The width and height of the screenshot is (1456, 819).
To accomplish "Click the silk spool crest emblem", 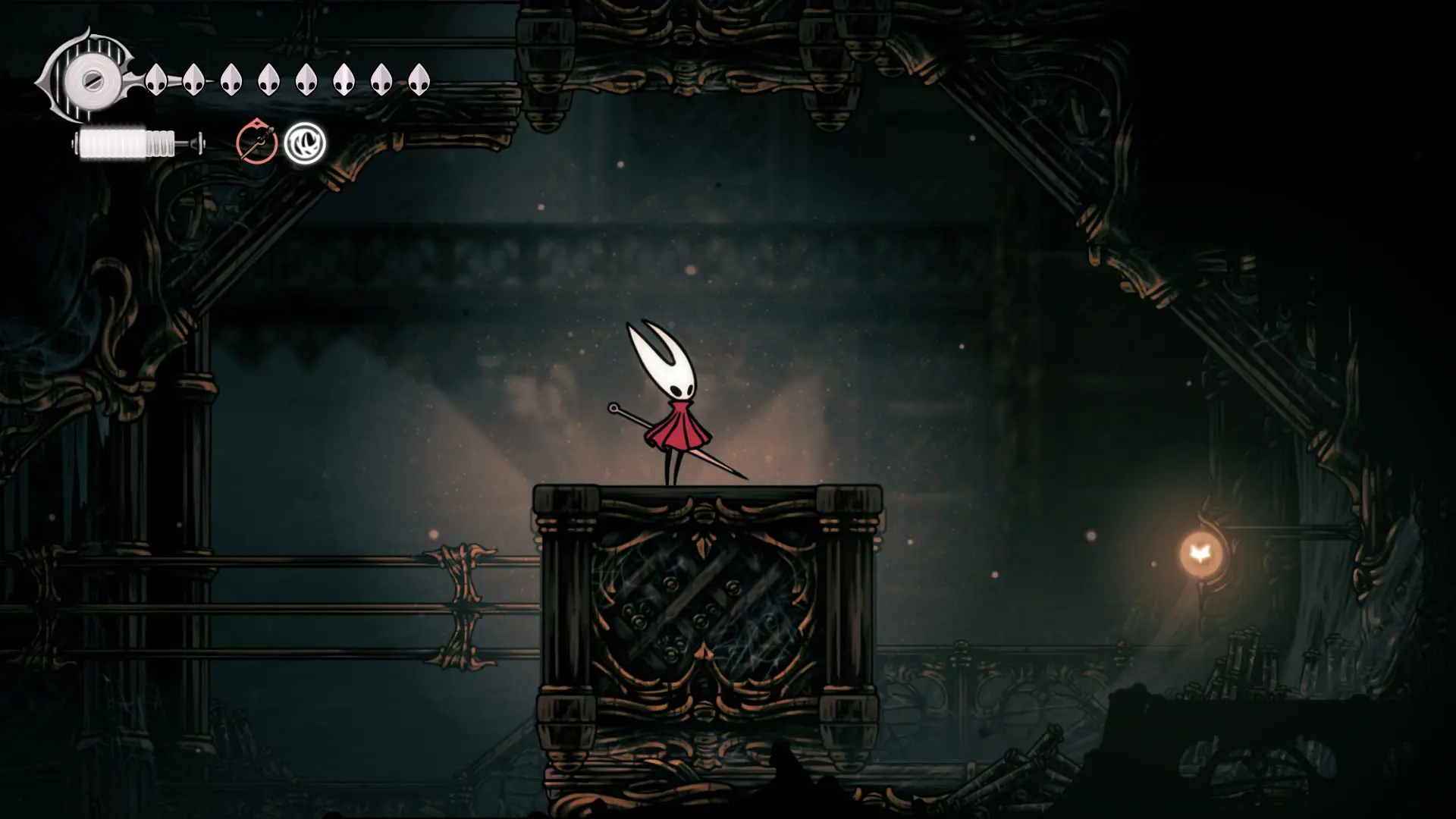I will click(89, 79).
